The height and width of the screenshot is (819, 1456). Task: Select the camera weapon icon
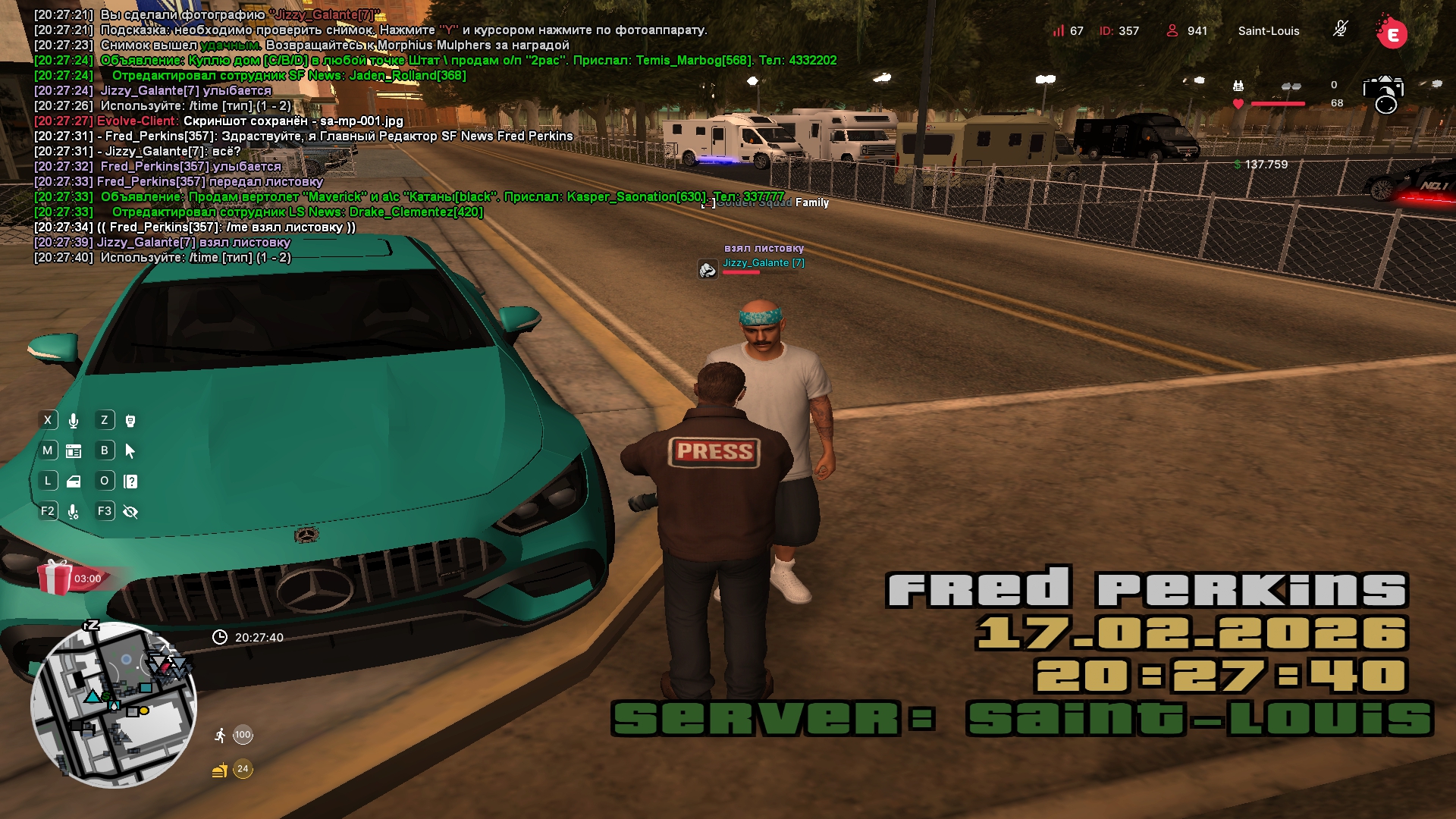pyautogui.click(x=1383, y=94)
